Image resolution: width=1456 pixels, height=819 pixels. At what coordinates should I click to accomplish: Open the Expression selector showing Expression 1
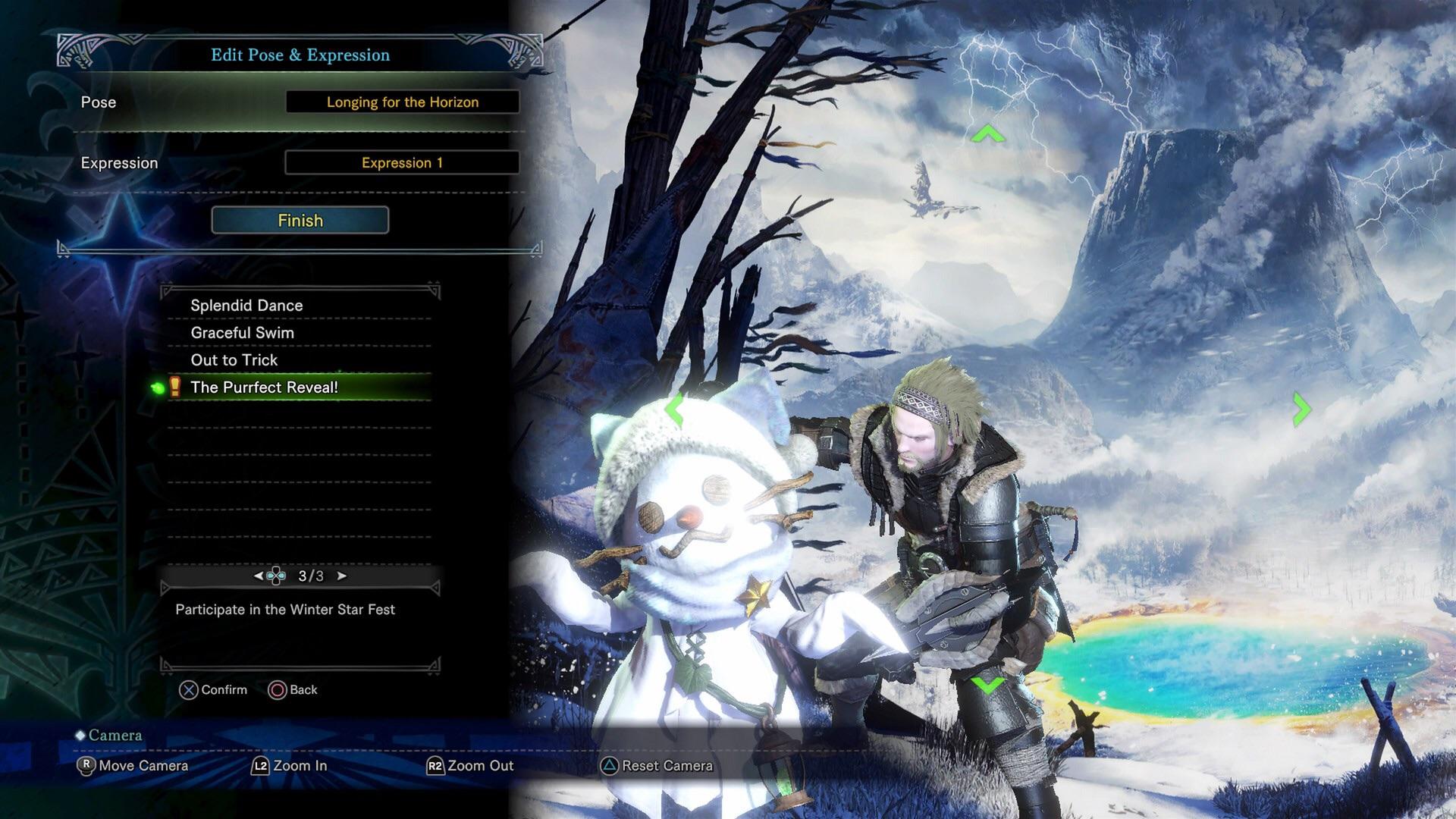[402, 163]
